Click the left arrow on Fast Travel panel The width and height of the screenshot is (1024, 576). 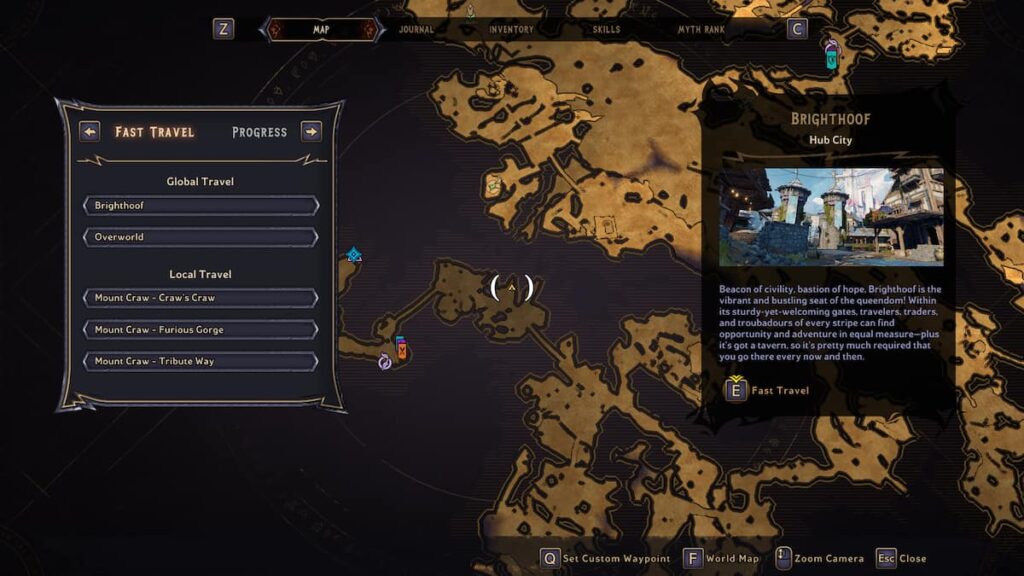pos(90,132)
